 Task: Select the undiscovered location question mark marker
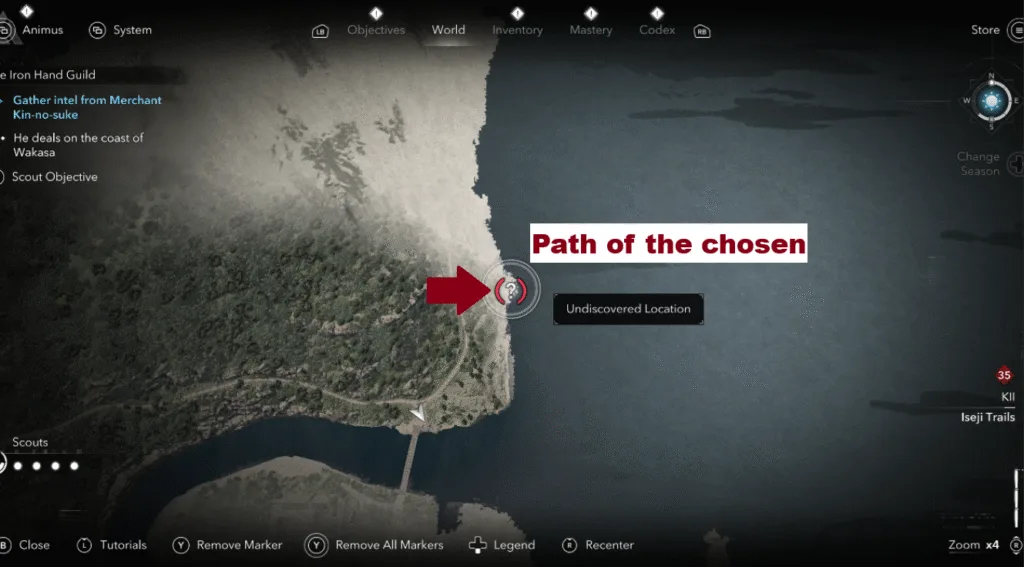click(511, 291)
